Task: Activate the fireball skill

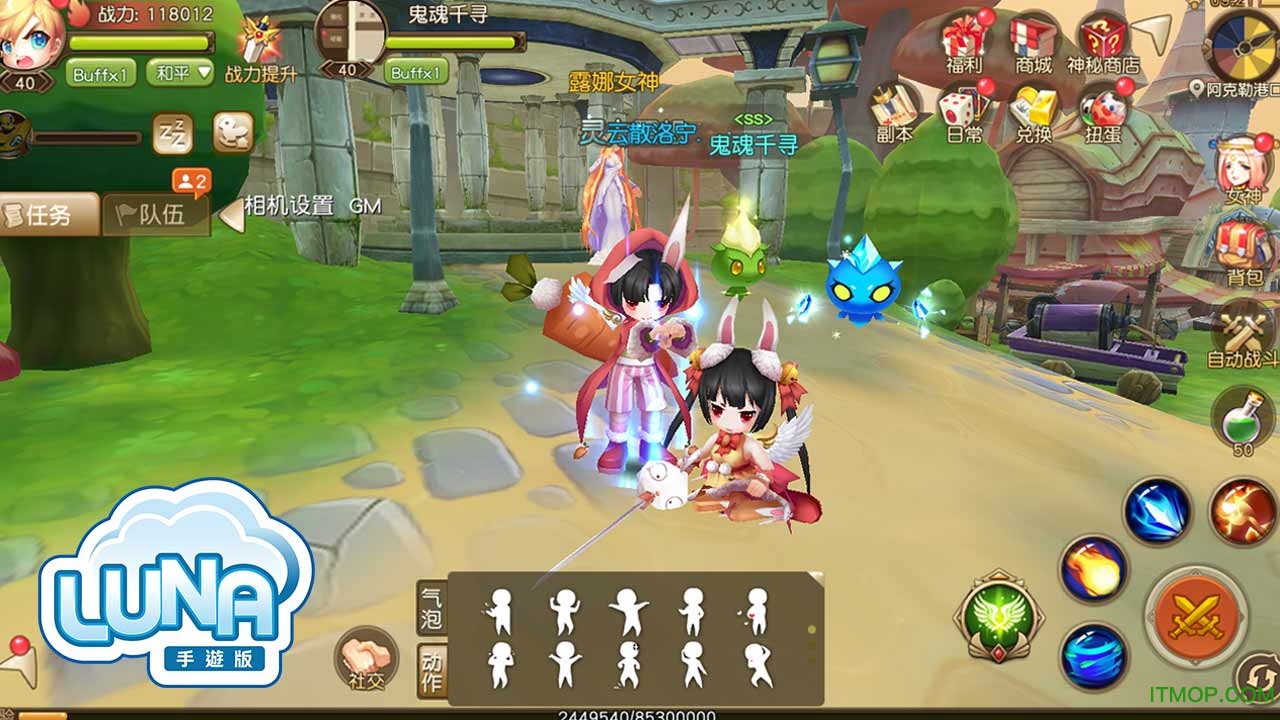Action: 1093,569
